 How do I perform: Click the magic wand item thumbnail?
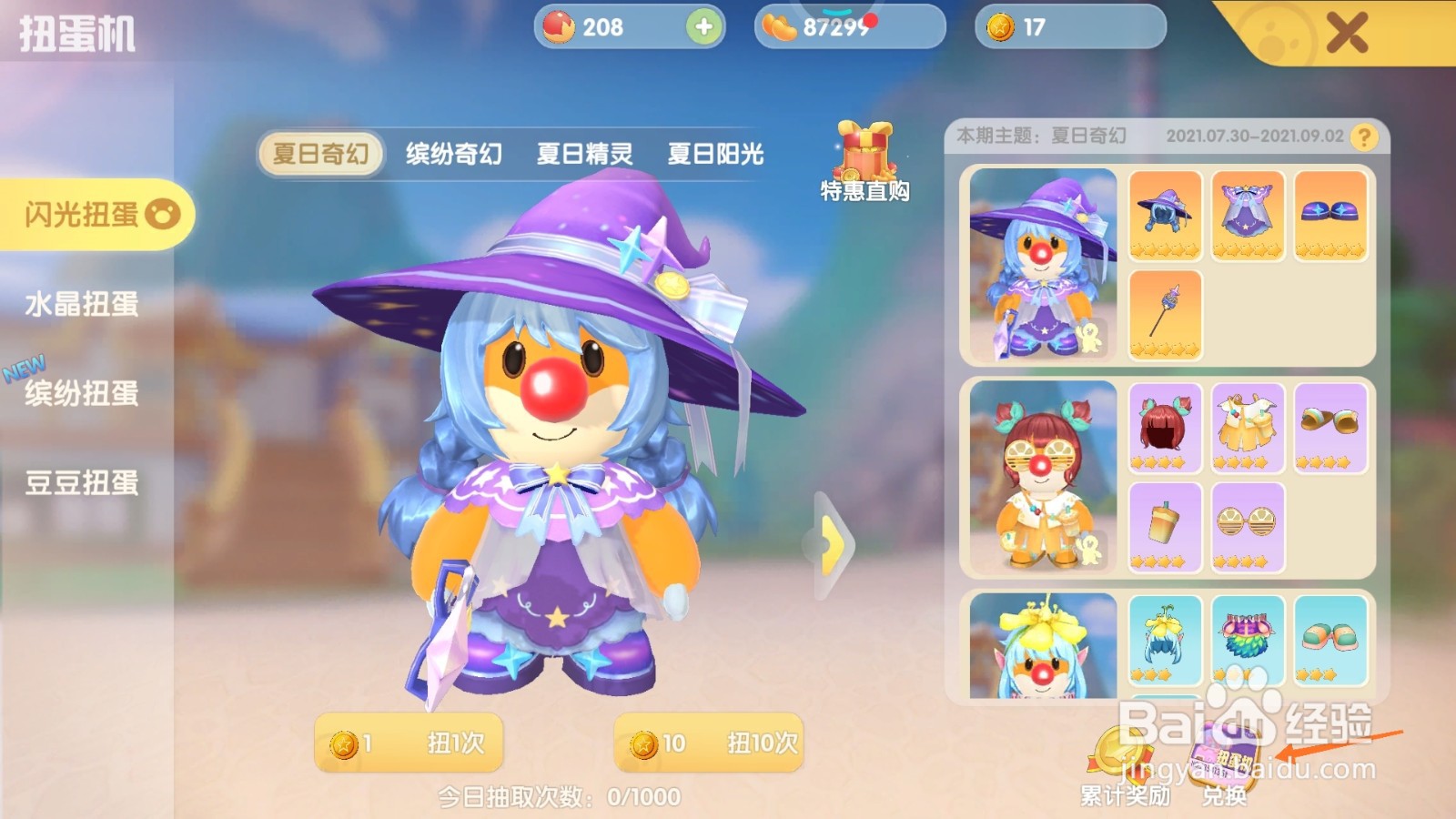(1165, 314)
